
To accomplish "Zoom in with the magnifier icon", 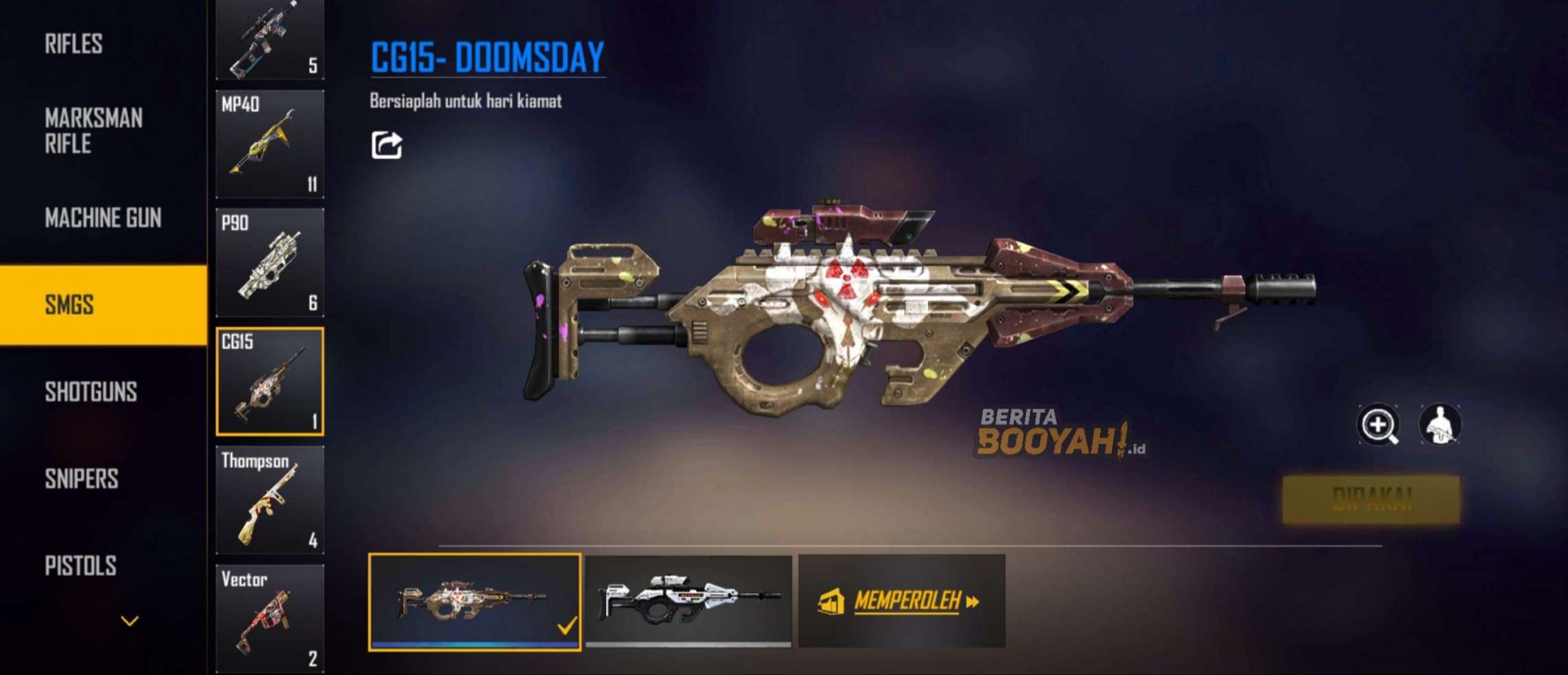I will (1378, 425).
